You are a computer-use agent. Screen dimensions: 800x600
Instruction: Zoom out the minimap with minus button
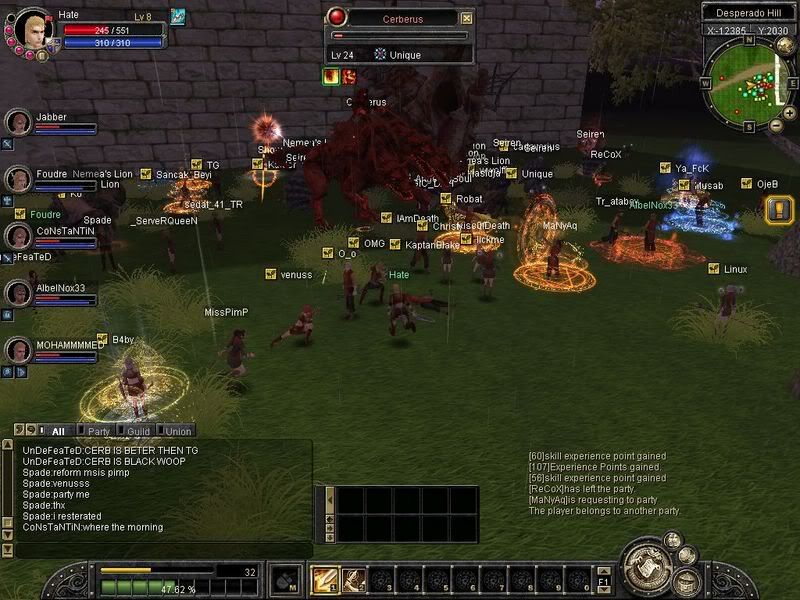(776, 124)
